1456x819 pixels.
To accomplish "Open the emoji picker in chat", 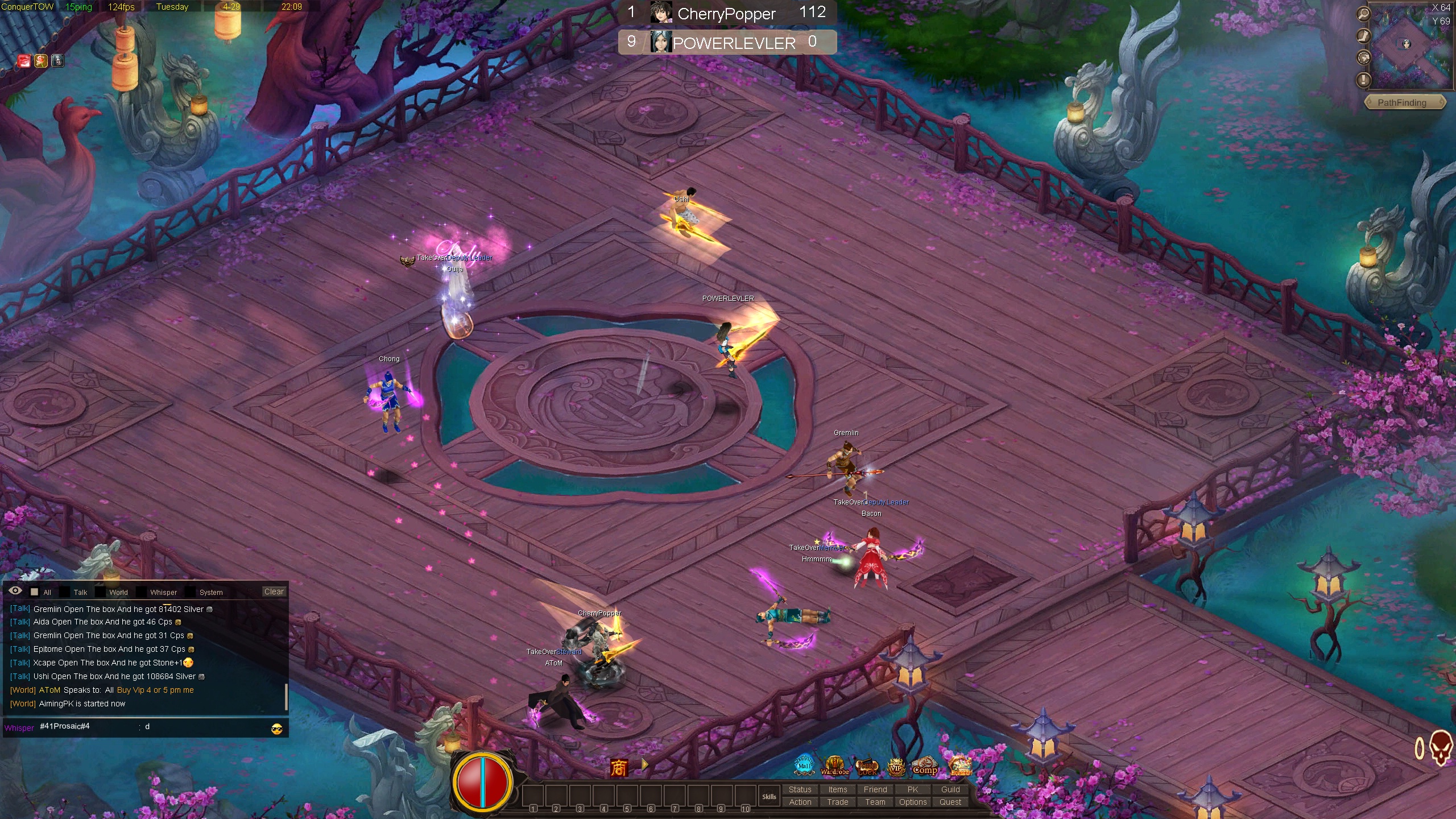I will [277, 729].
